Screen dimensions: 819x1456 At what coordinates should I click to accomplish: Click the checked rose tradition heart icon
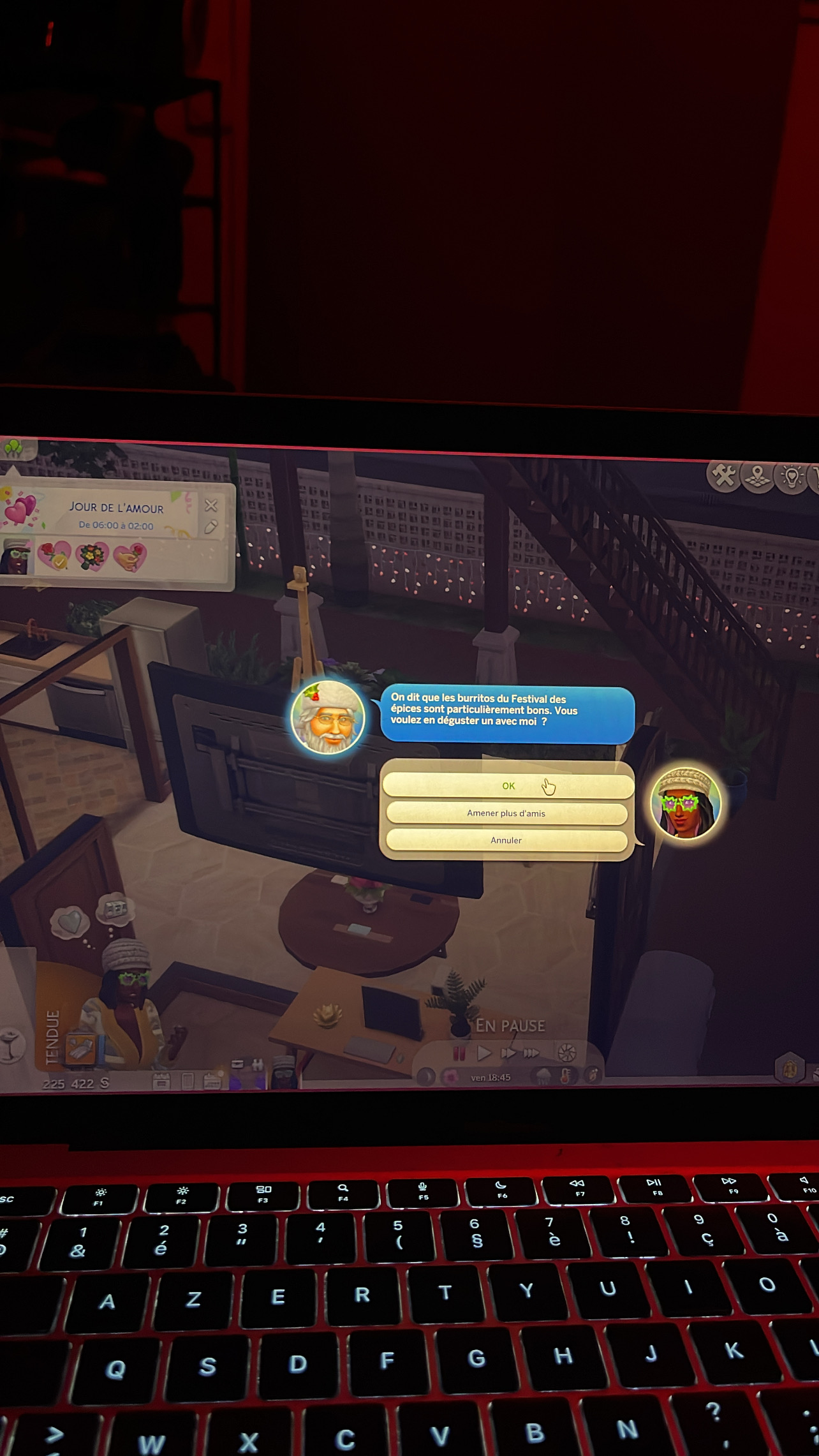point(54,555)
